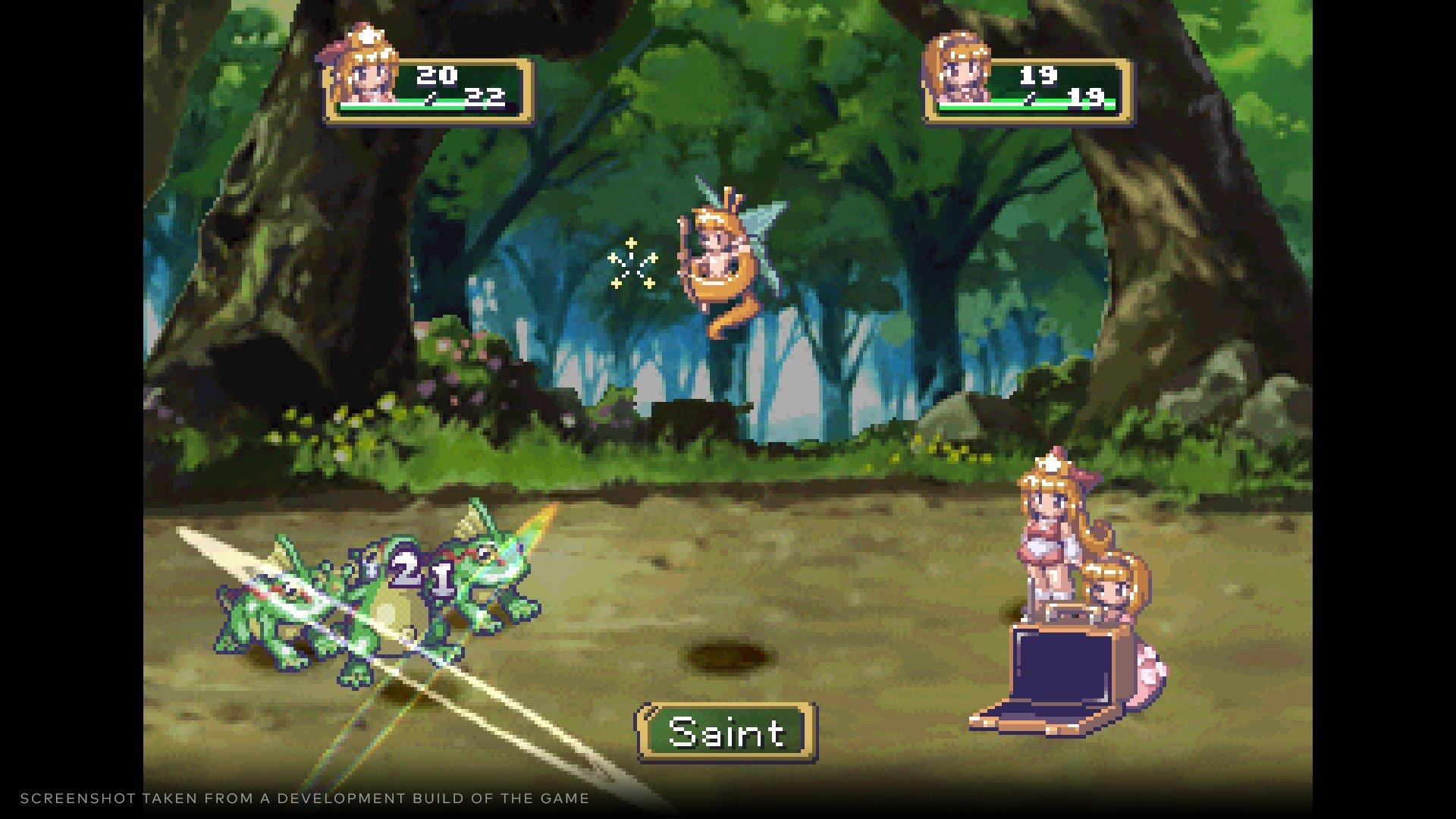Toggle the princess's HP bar display
The height and width of the screenshot is (819, 1456).
[x=421, y=106]
